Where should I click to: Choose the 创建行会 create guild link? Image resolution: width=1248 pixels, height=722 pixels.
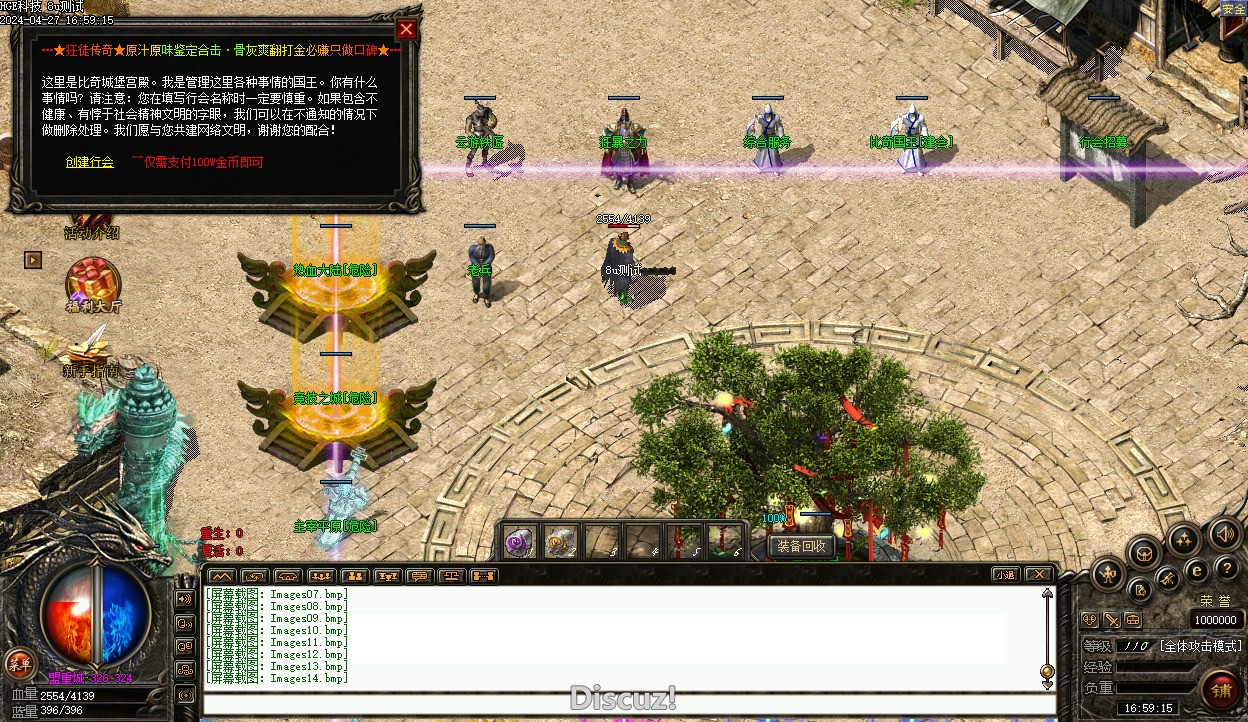[89, 162]
